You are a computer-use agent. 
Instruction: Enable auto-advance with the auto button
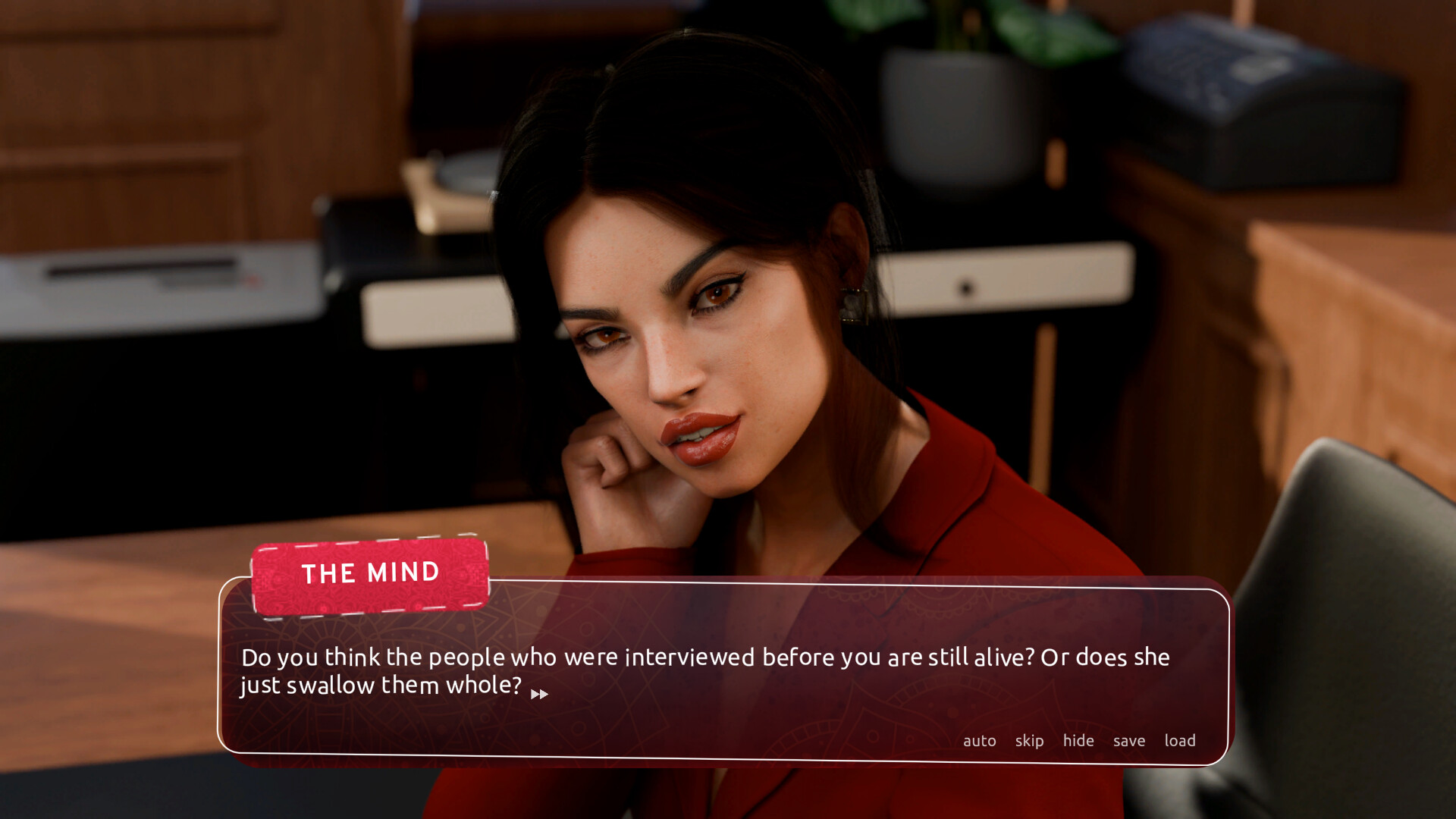click(979, 741)
